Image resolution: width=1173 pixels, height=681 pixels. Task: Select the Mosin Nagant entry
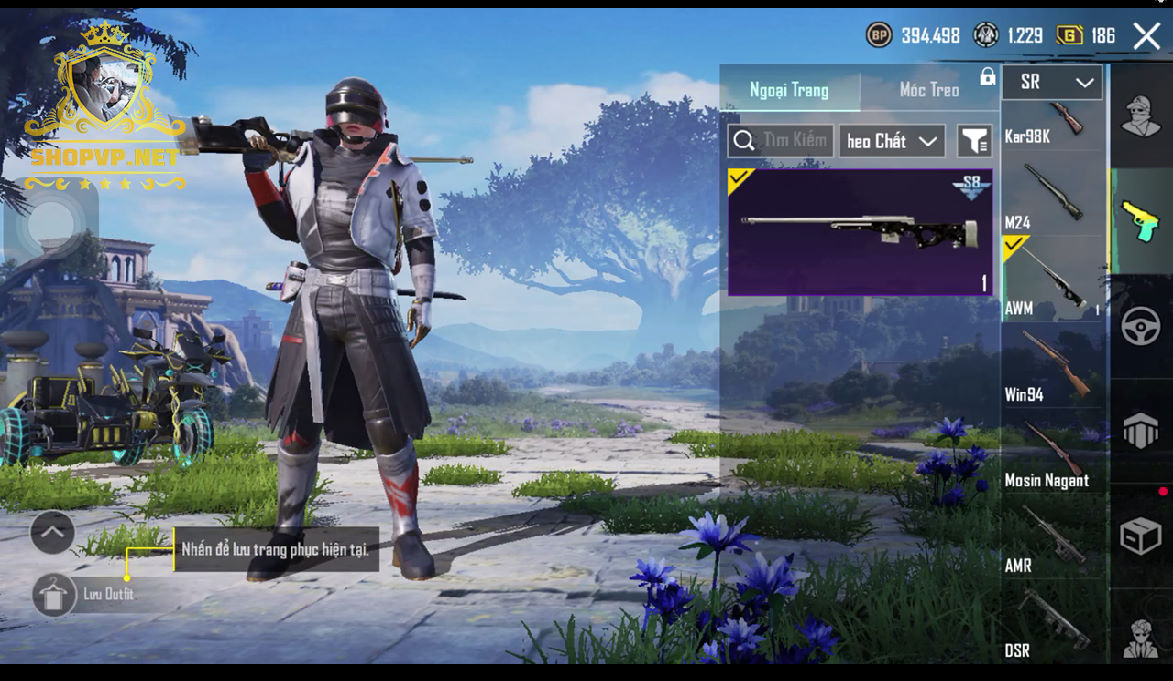coord(1052,452)
